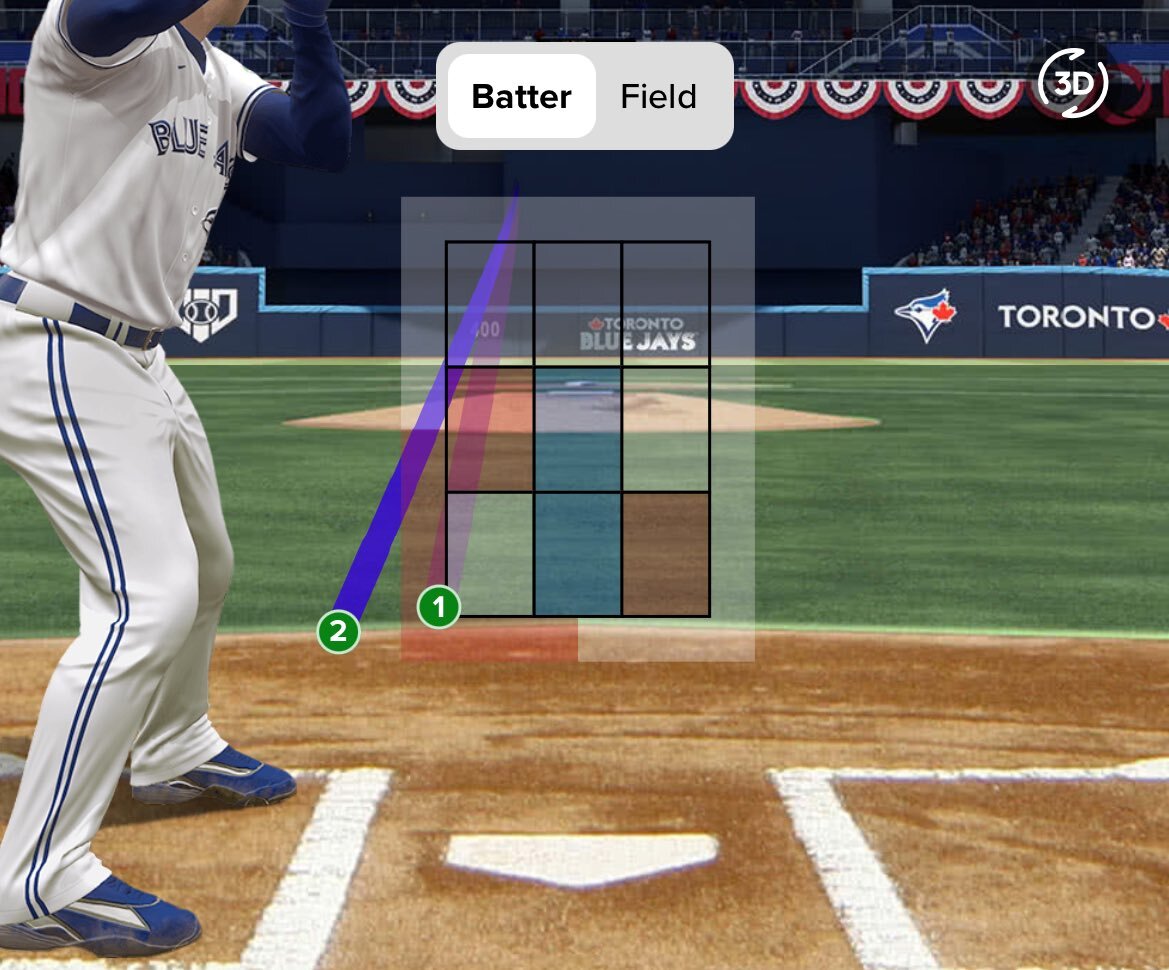The height and width of the screenshot is (970, 1169).
Task: Toggle the 3D view icon
Action: click(x=1073, y=84)
